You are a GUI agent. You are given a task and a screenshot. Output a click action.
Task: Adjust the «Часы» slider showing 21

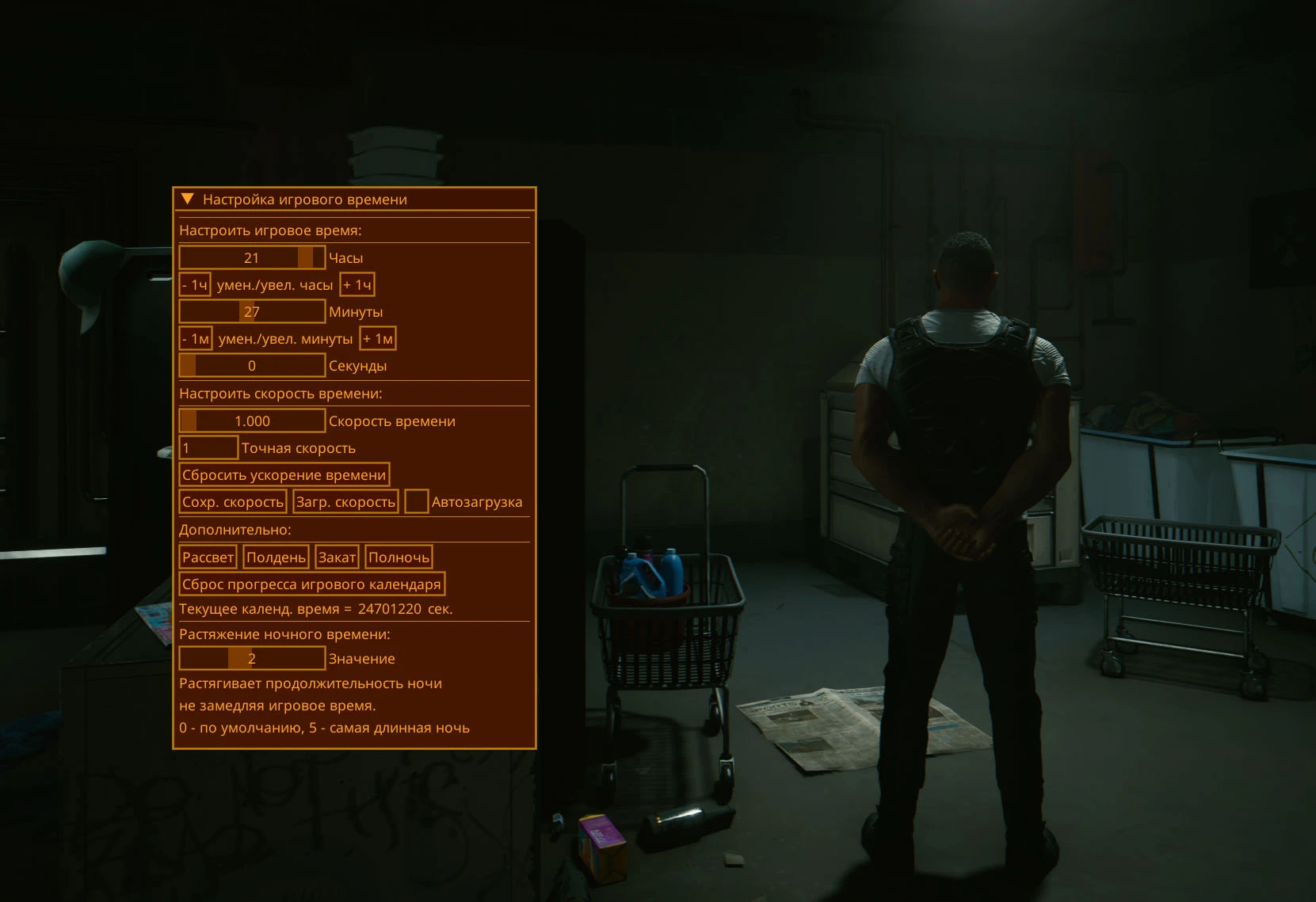pos(251,257)
